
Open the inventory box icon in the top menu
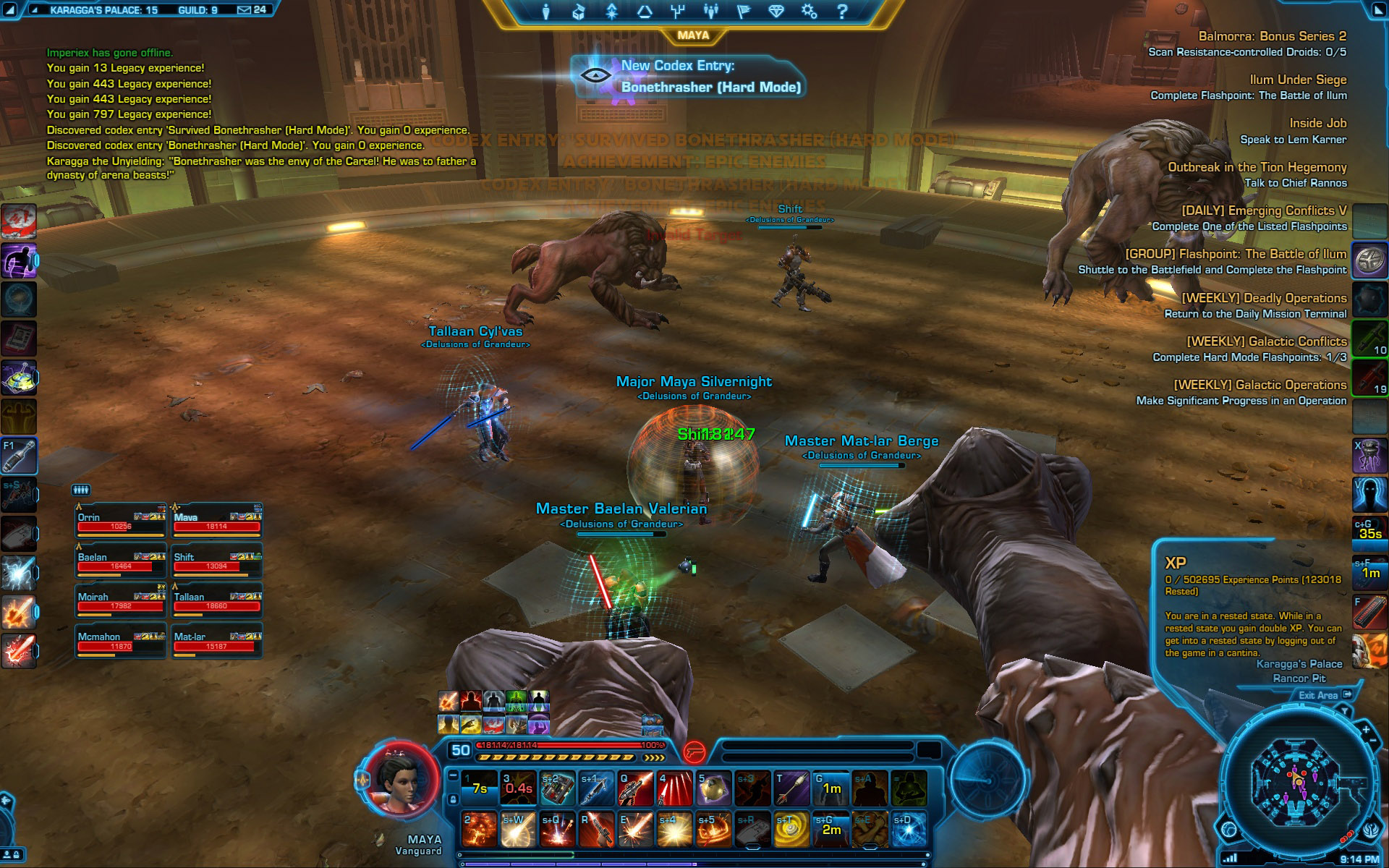click(x=578, y=12)
